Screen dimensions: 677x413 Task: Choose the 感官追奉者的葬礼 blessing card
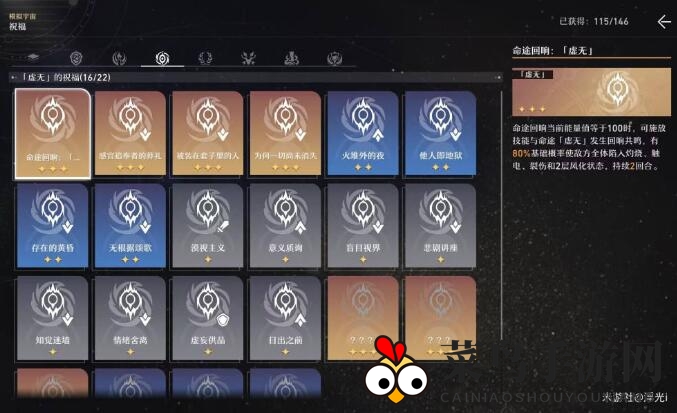pyautogui.click(x=130, y=133)
